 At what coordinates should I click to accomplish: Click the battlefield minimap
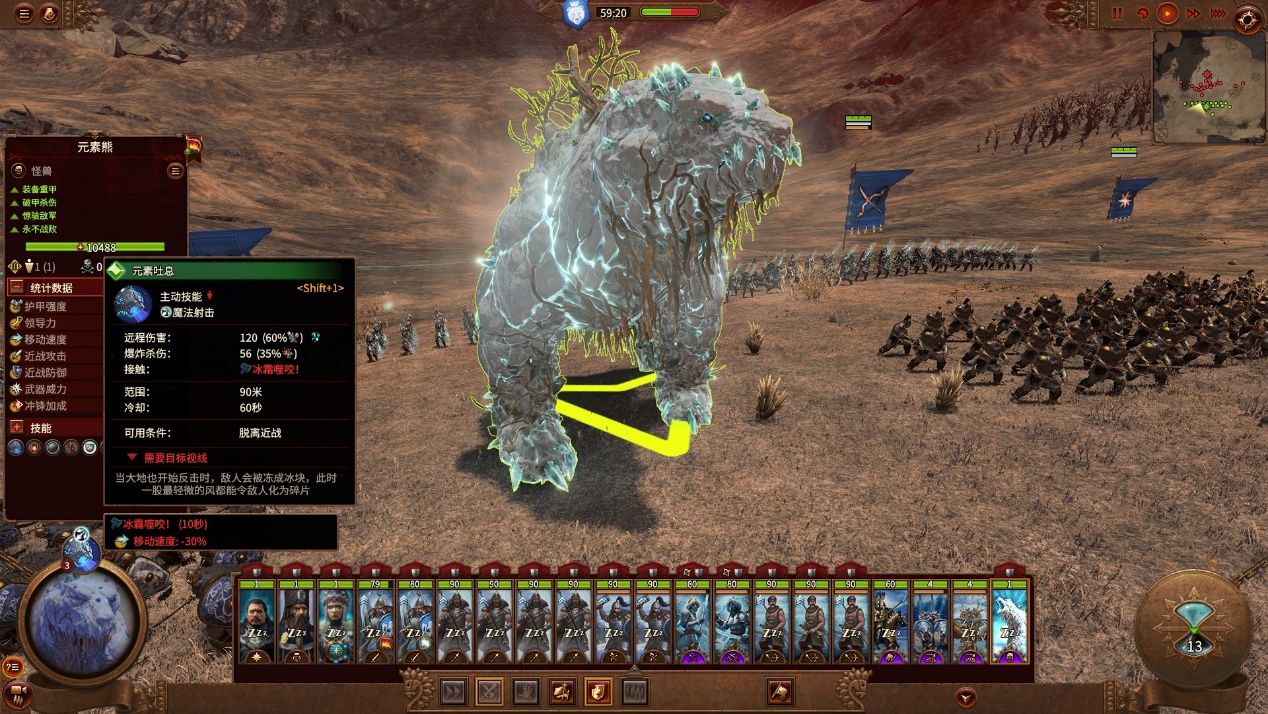coord(1205,85)
